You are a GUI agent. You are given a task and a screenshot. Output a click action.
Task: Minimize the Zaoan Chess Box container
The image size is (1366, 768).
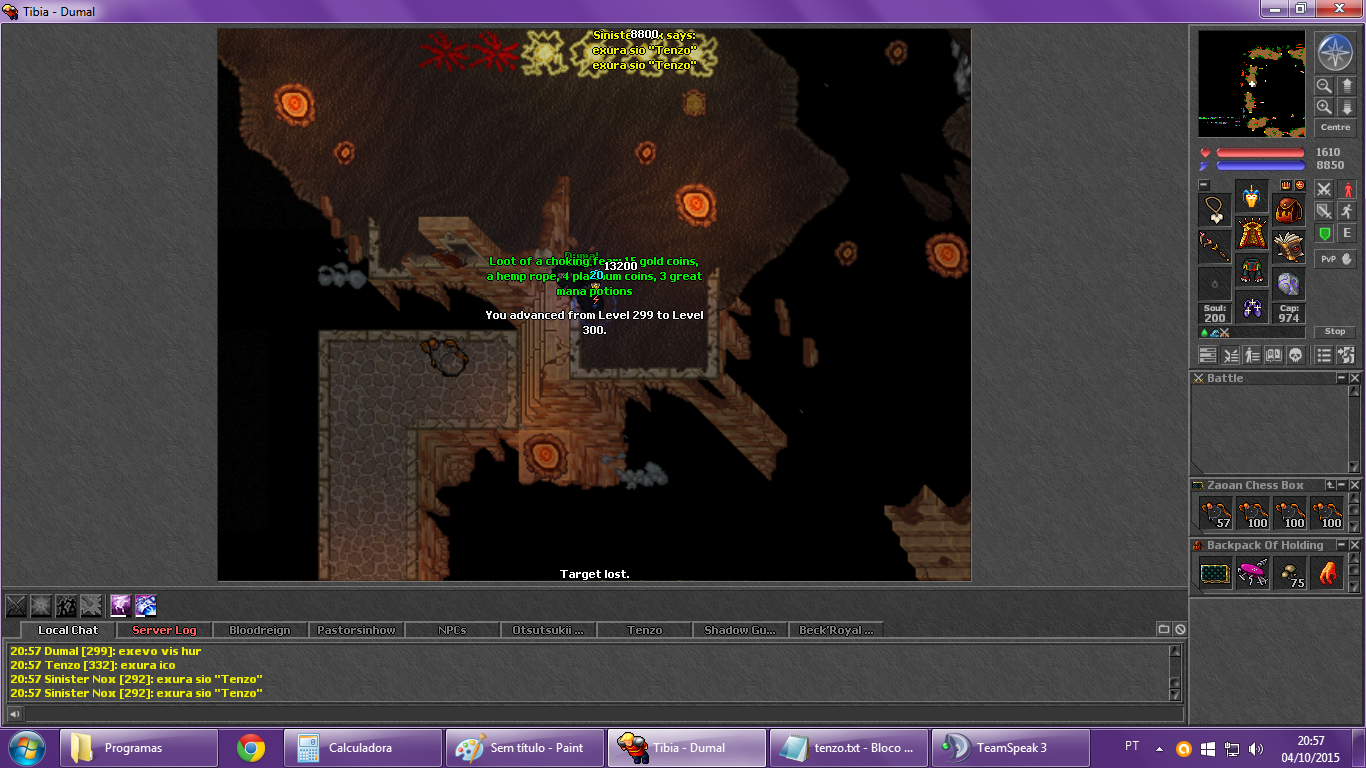click(1342, 485)
